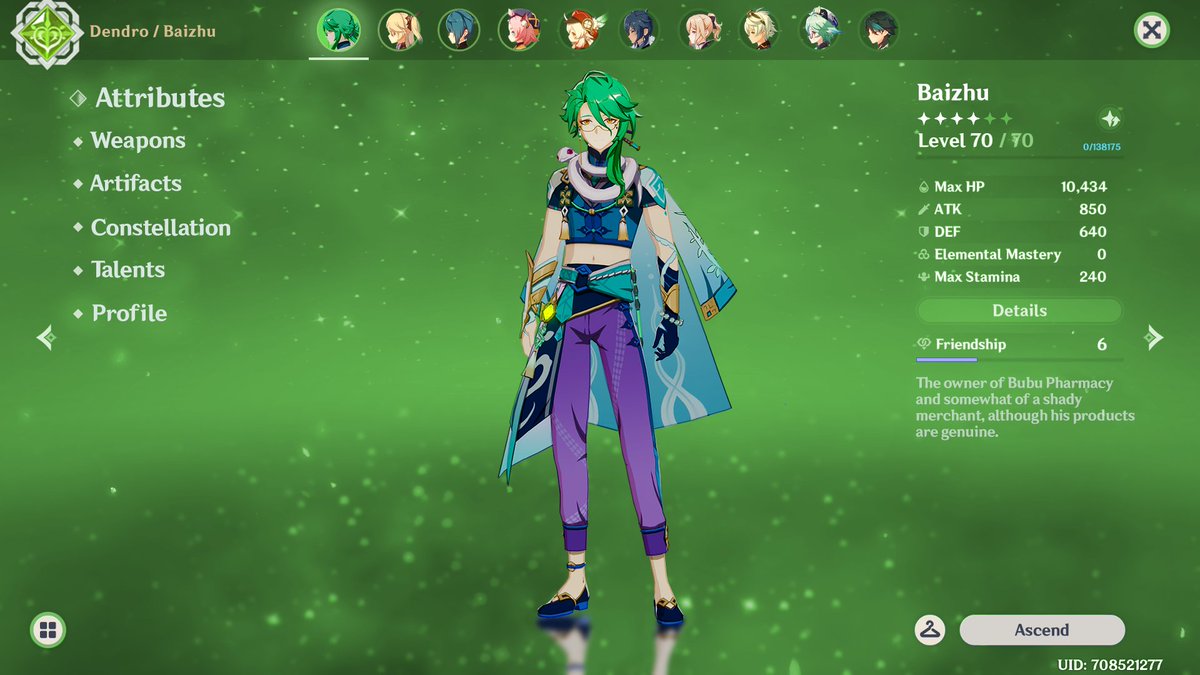Select Klee's red-hat portrait
The image size is (1200, 675).
pyautogui.click(x=578, y=30)
